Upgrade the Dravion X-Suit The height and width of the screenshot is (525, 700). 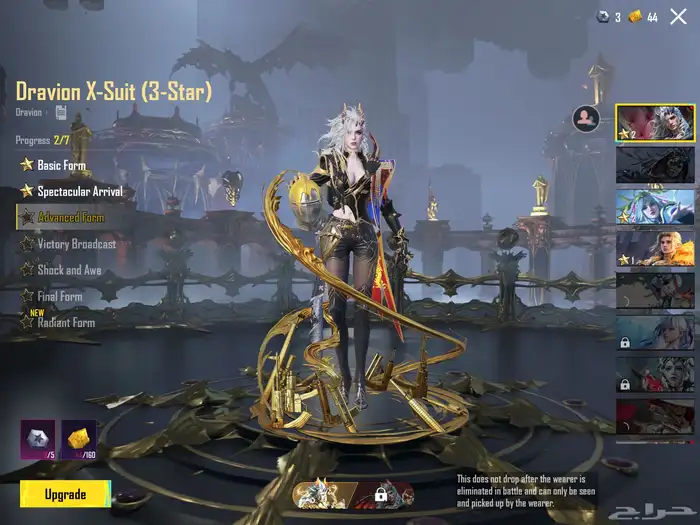click(65, 494)
